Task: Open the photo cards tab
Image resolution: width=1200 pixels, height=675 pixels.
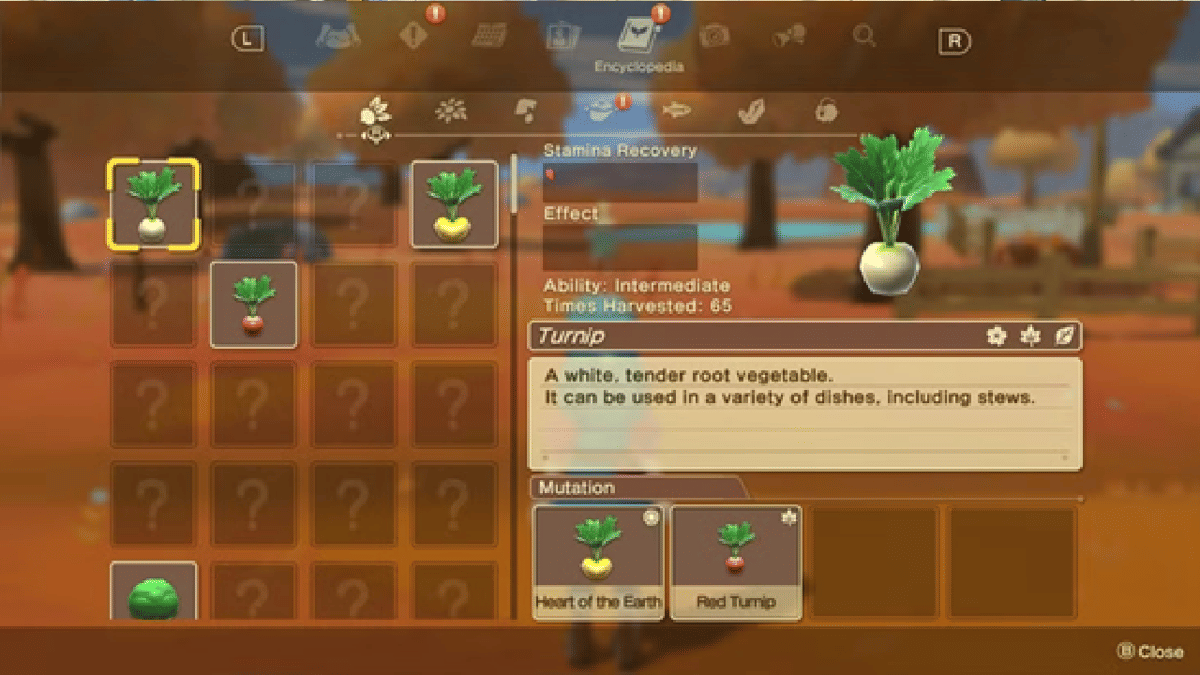Action: pos(561,37)
